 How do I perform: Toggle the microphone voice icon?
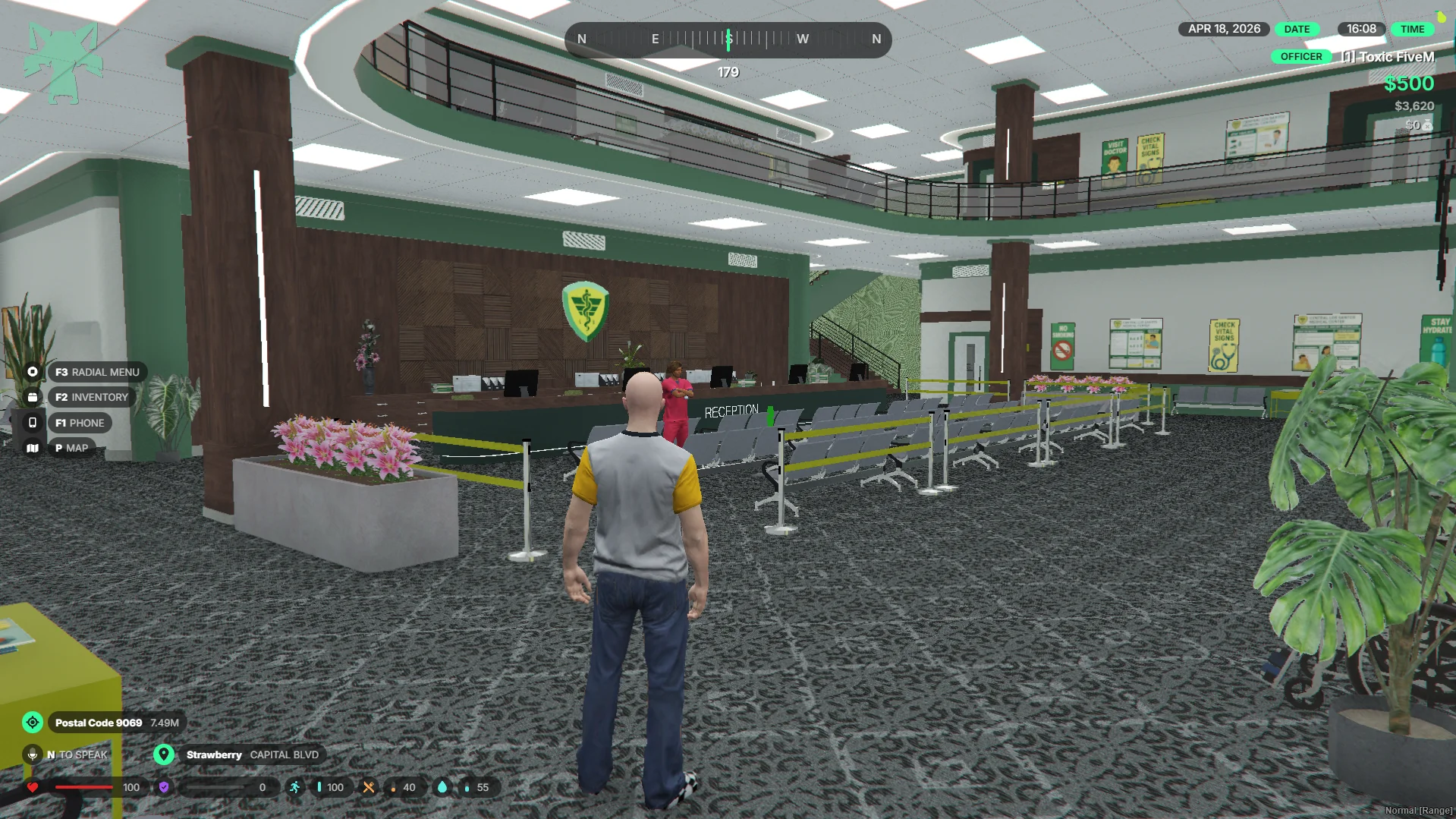[x=33, y=754]
